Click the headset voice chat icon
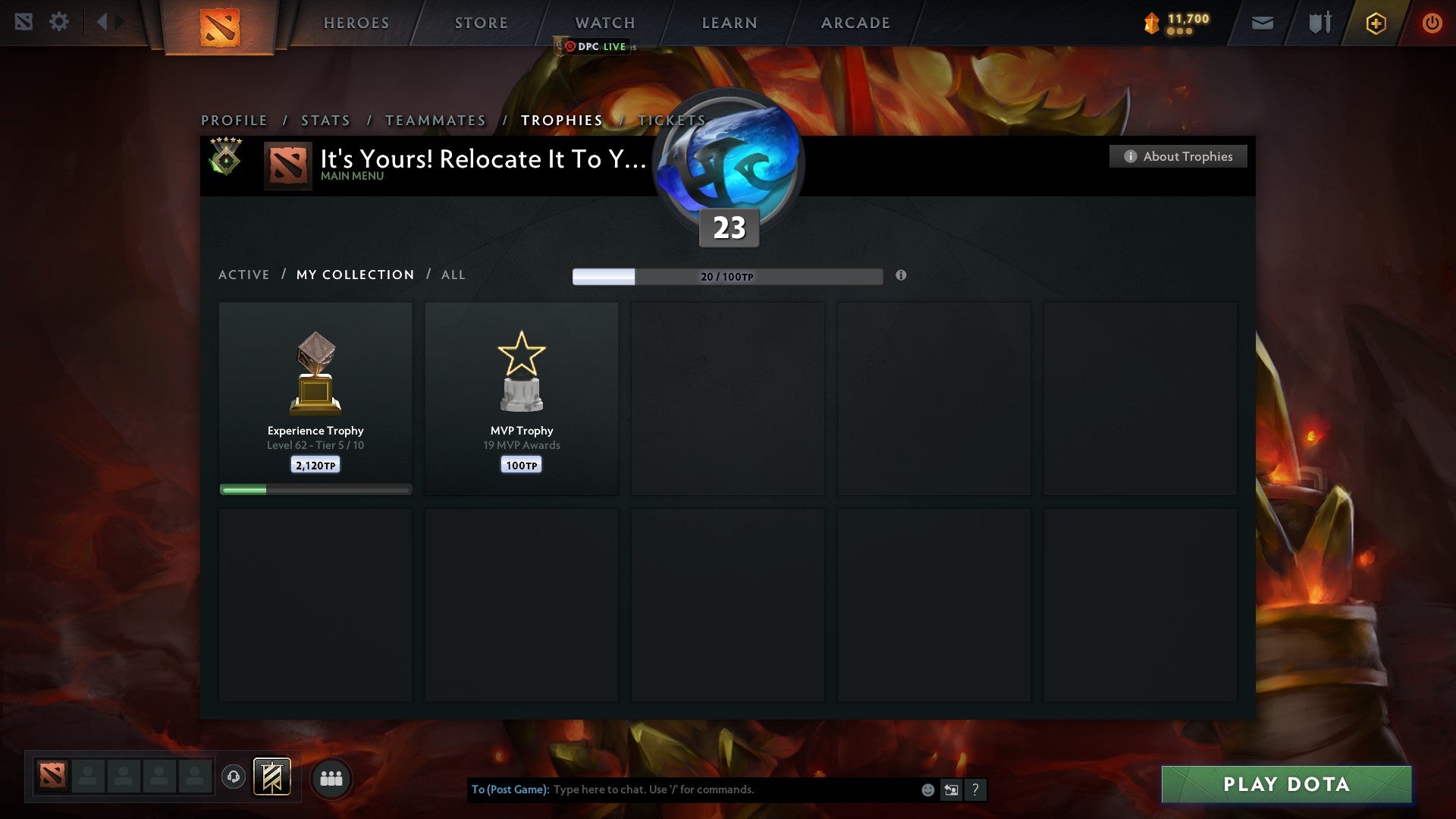Screen dimensions: 1456x819 point(234,777)
